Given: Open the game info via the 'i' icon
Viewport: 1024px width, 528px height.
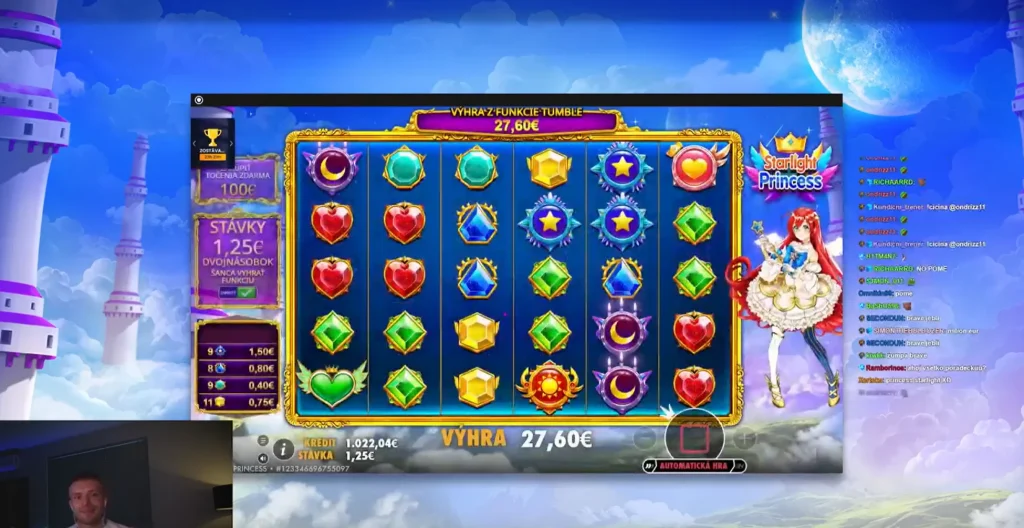Looking at the screenshot, I should [283, 449].
